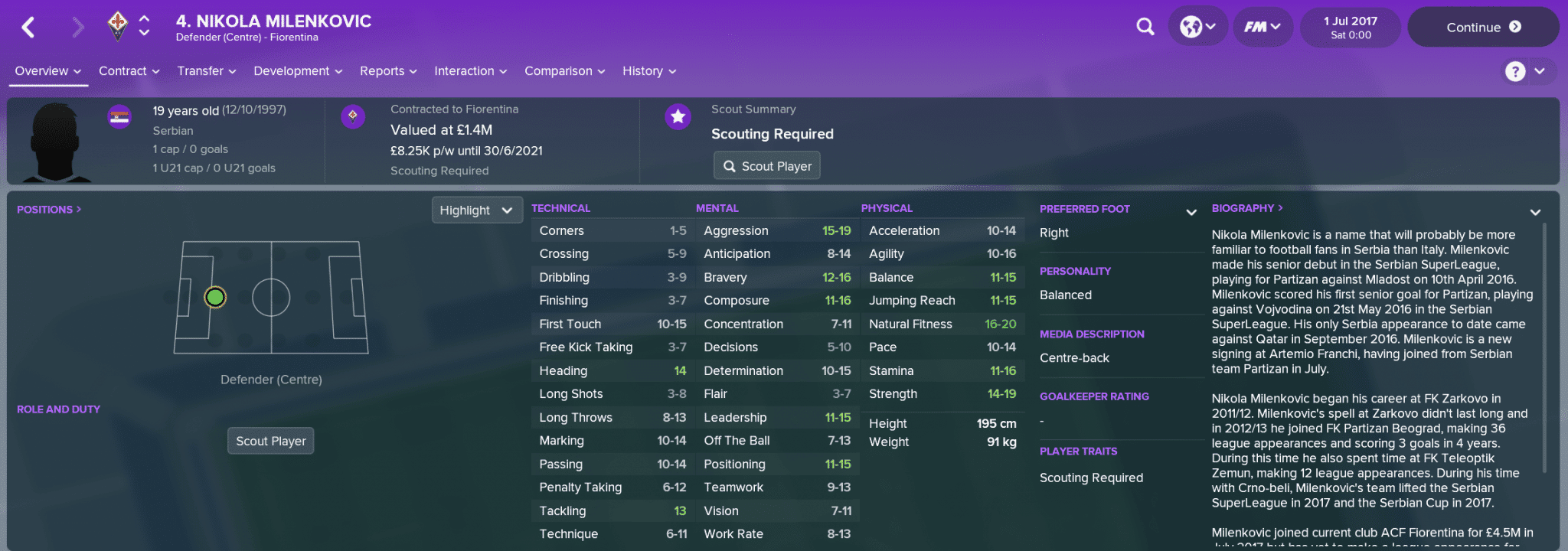Screen dimensions: 1568x551
Task: Open the Transfer menu
Action: pos(206,71)
